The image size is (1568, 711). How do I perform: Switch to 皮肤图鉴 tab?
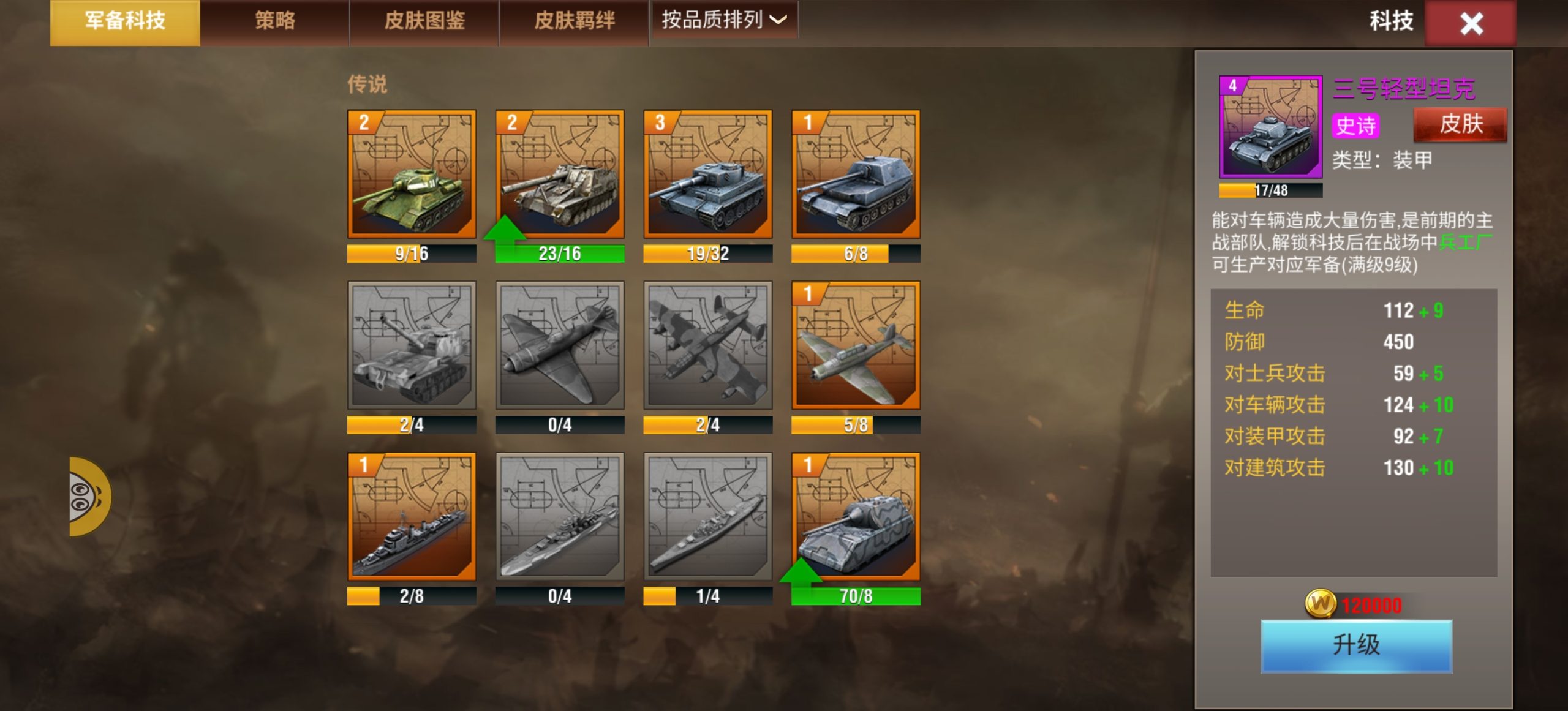[424, 22]
